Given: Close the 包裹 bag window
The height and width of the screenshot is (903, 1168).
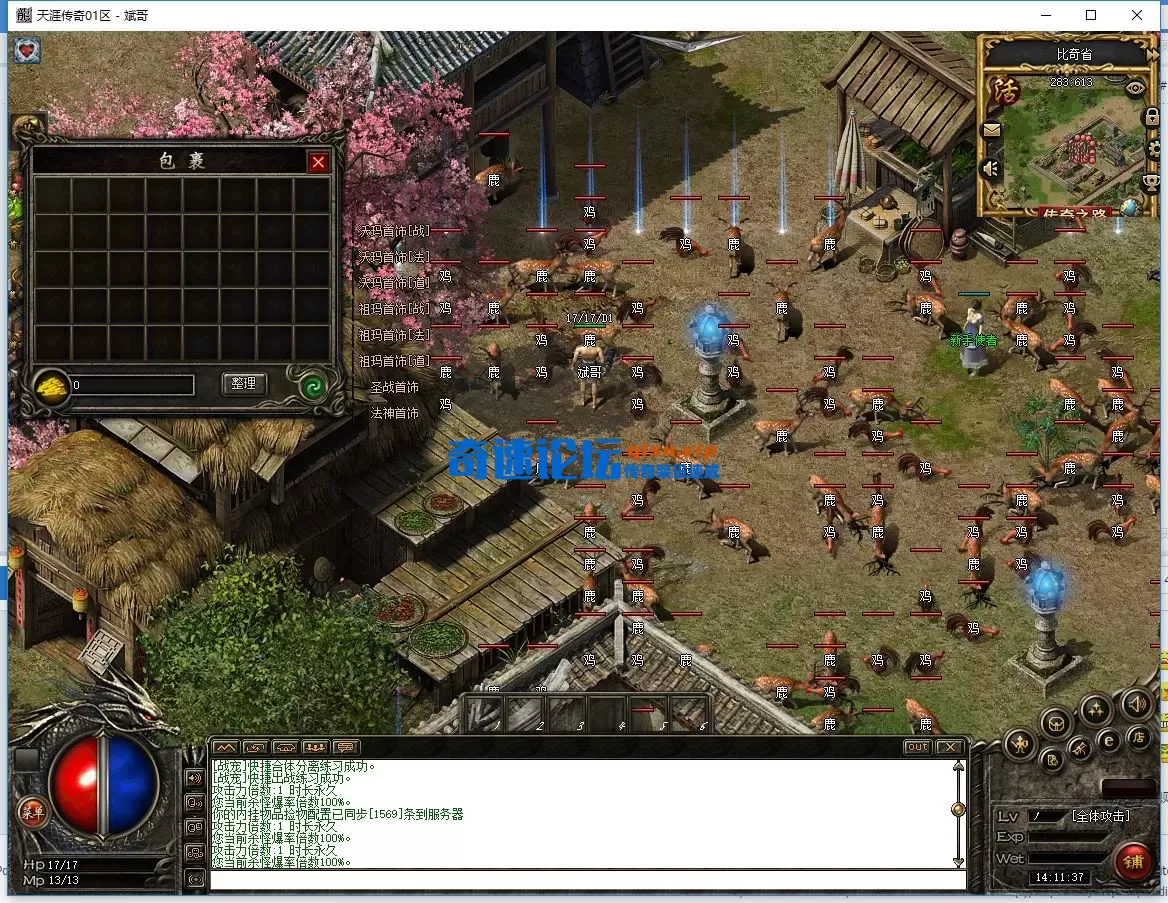Looking at the screenshot, I should point(318,162).
